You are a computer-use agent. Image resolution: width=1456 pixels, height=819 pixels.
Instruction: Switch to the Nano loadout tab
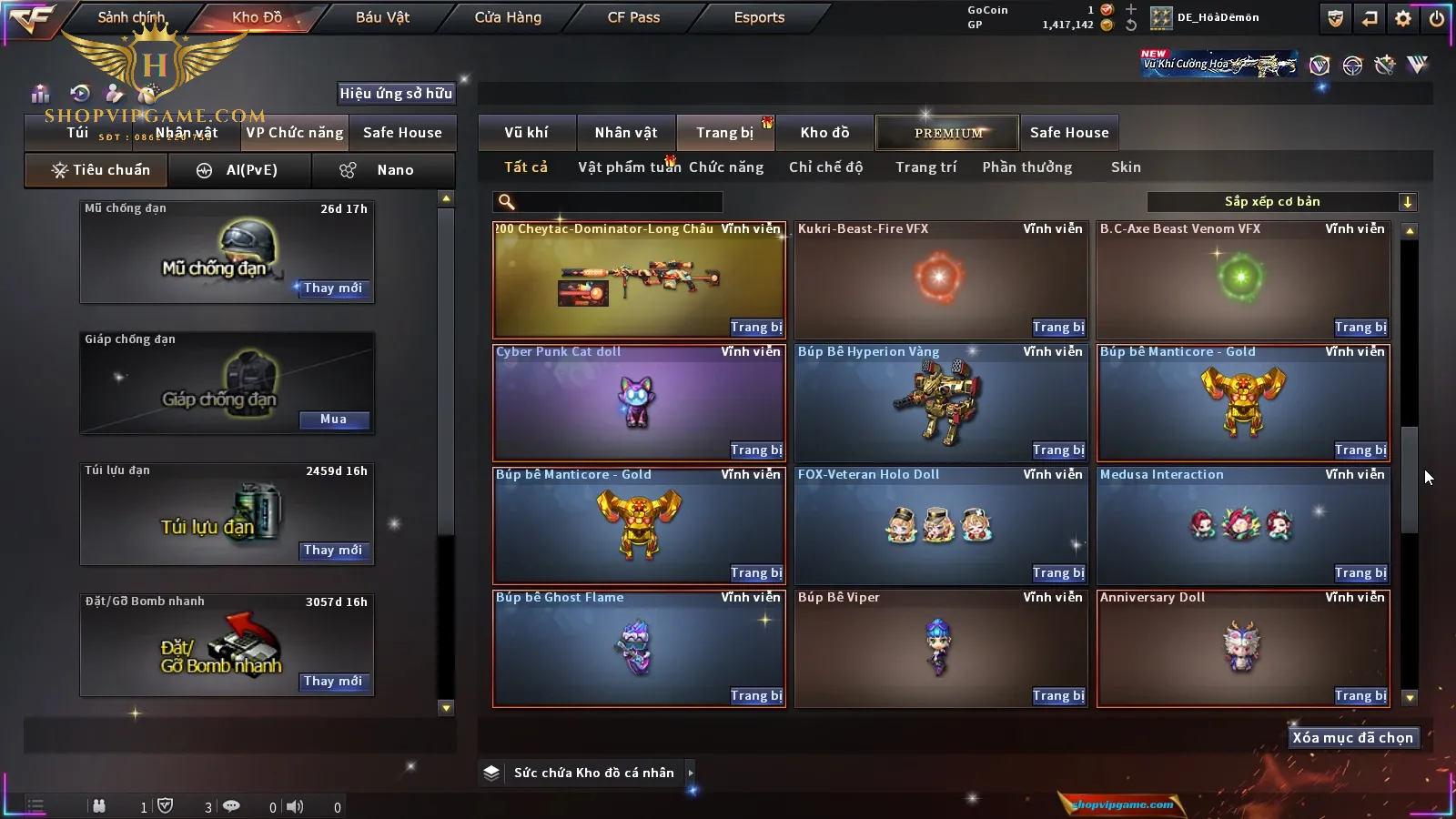coord(383,170)
